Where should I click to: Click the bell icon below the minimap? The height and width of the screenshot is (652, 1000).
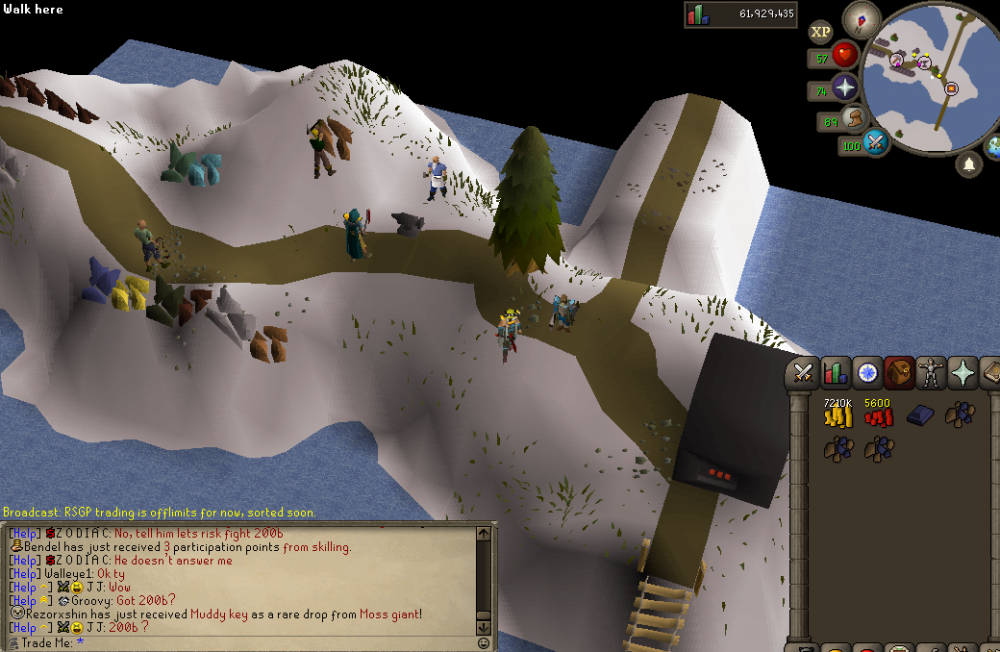tap(968, 165)
